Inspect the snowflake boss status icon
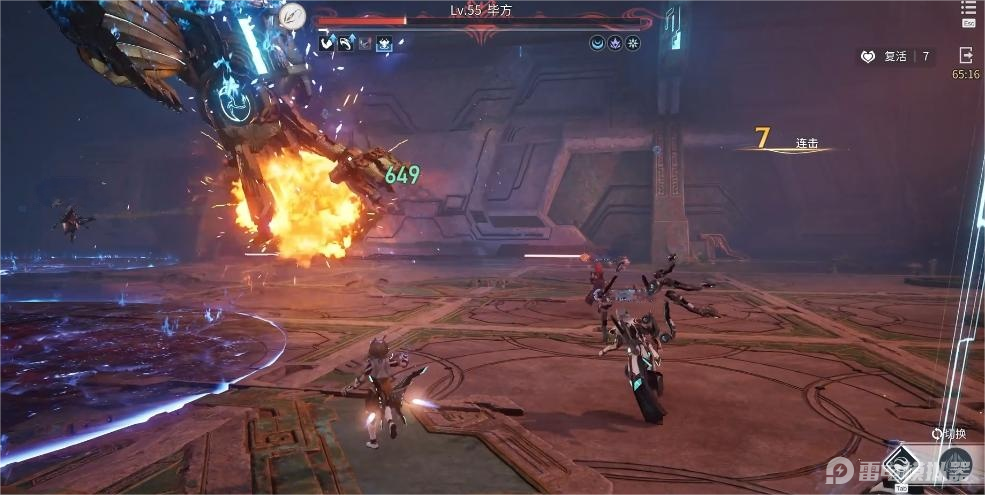Image resolution: width=985 pixels, height=495 pixels. coord(633,44)
